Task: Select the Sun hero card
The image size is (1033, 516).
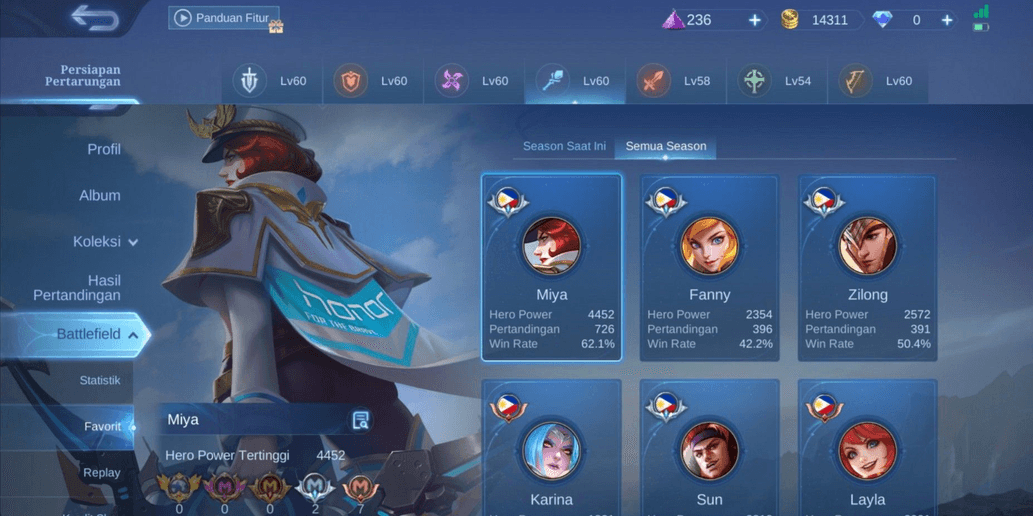Action: coord(709,450)
